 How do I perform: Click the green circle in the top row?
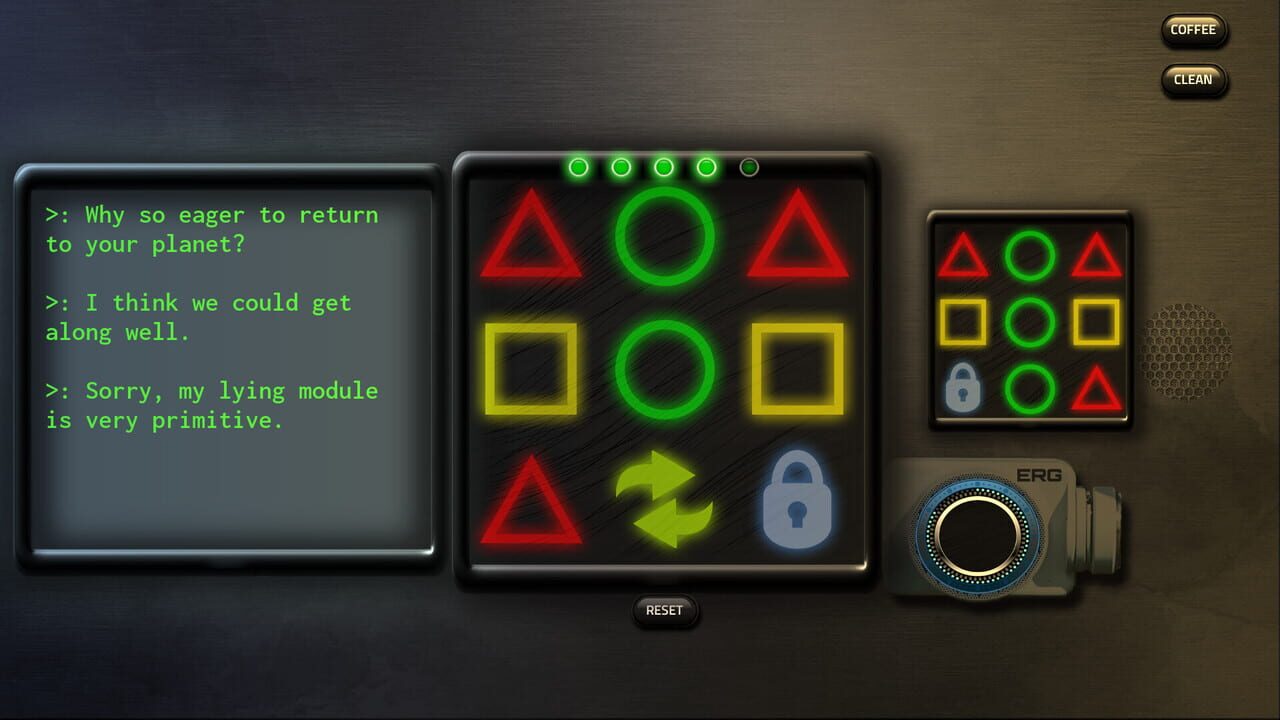(665, 235)
